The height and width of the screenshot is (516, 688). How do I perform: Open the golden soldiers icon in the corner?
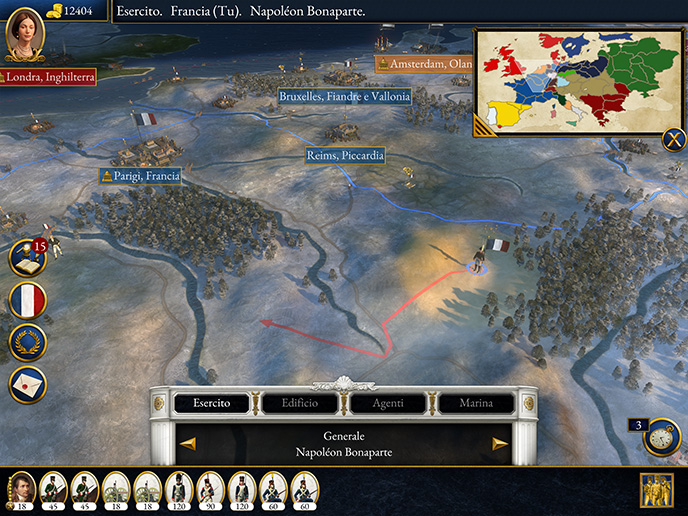point(656,490)
